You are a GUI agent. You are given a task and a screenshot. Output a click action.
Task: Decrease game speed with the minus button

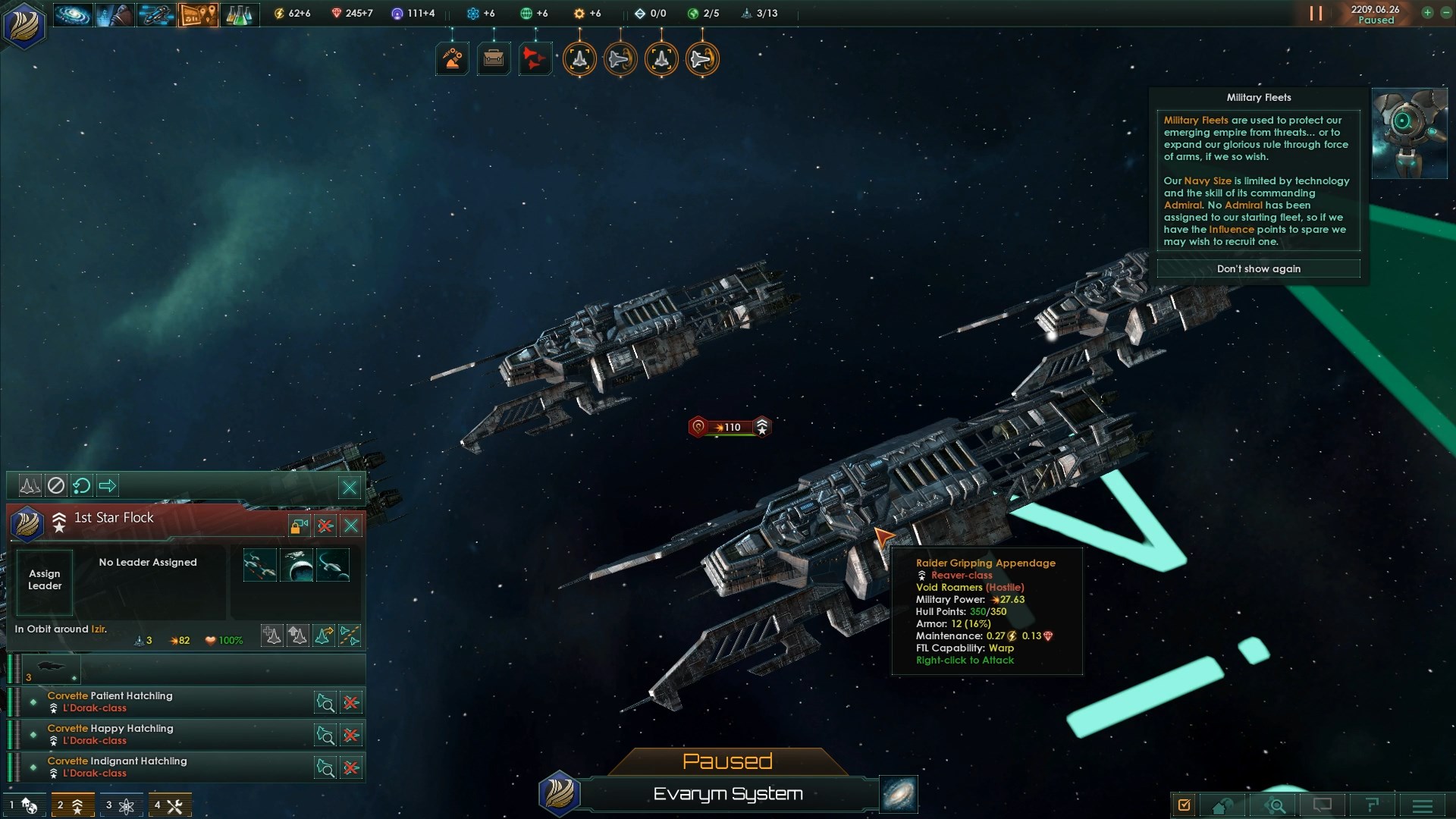1445,13
